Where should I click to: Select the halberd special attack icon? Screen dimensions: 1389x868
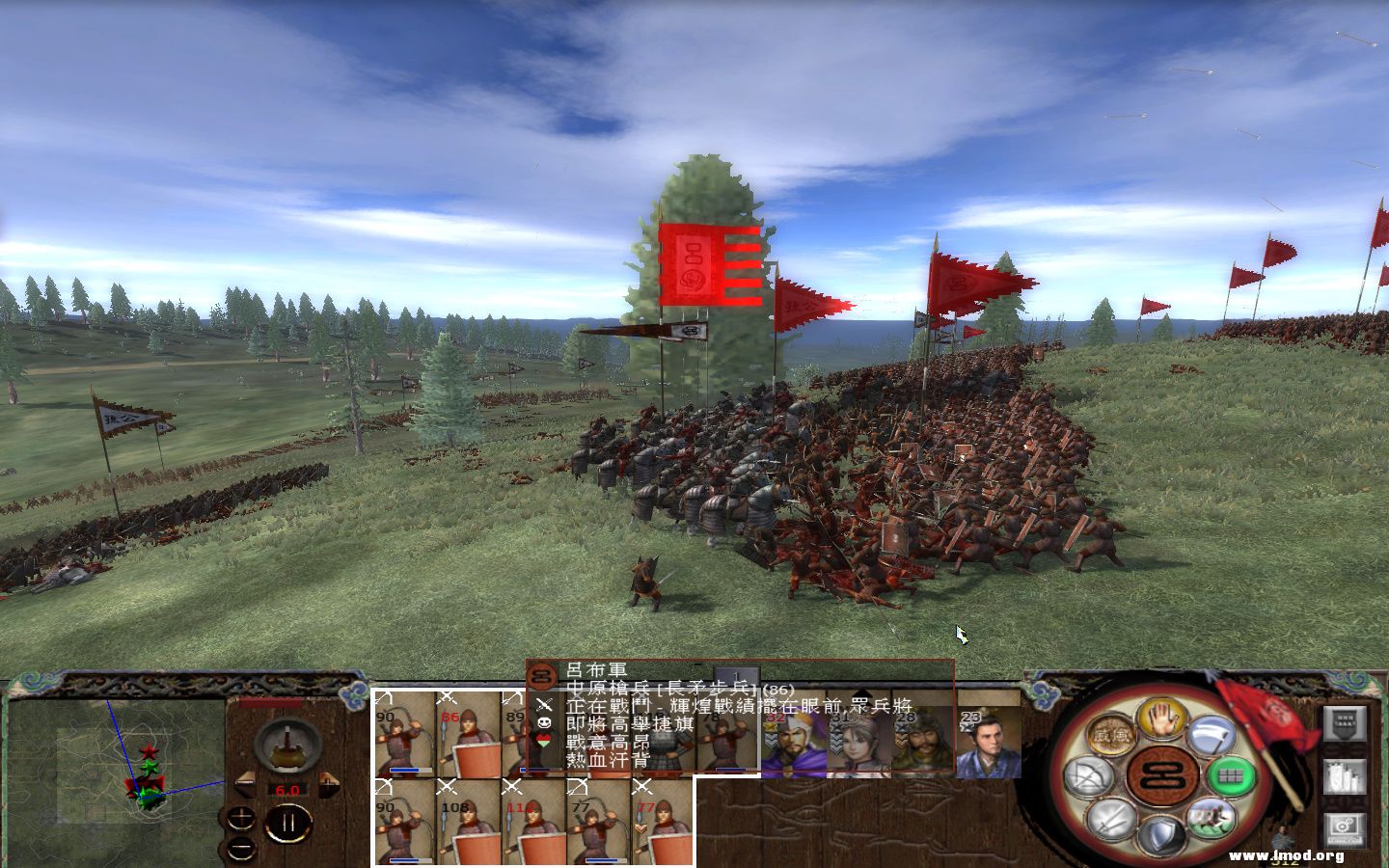[1210, 737]
